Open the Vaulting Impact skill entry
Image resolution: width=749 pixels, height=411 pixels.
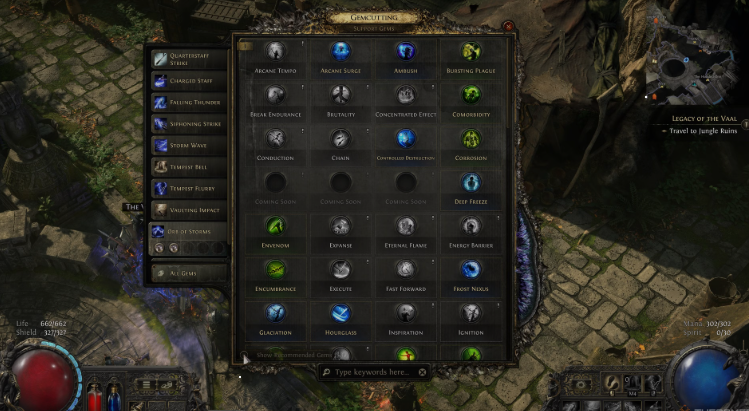click(187, 208)
